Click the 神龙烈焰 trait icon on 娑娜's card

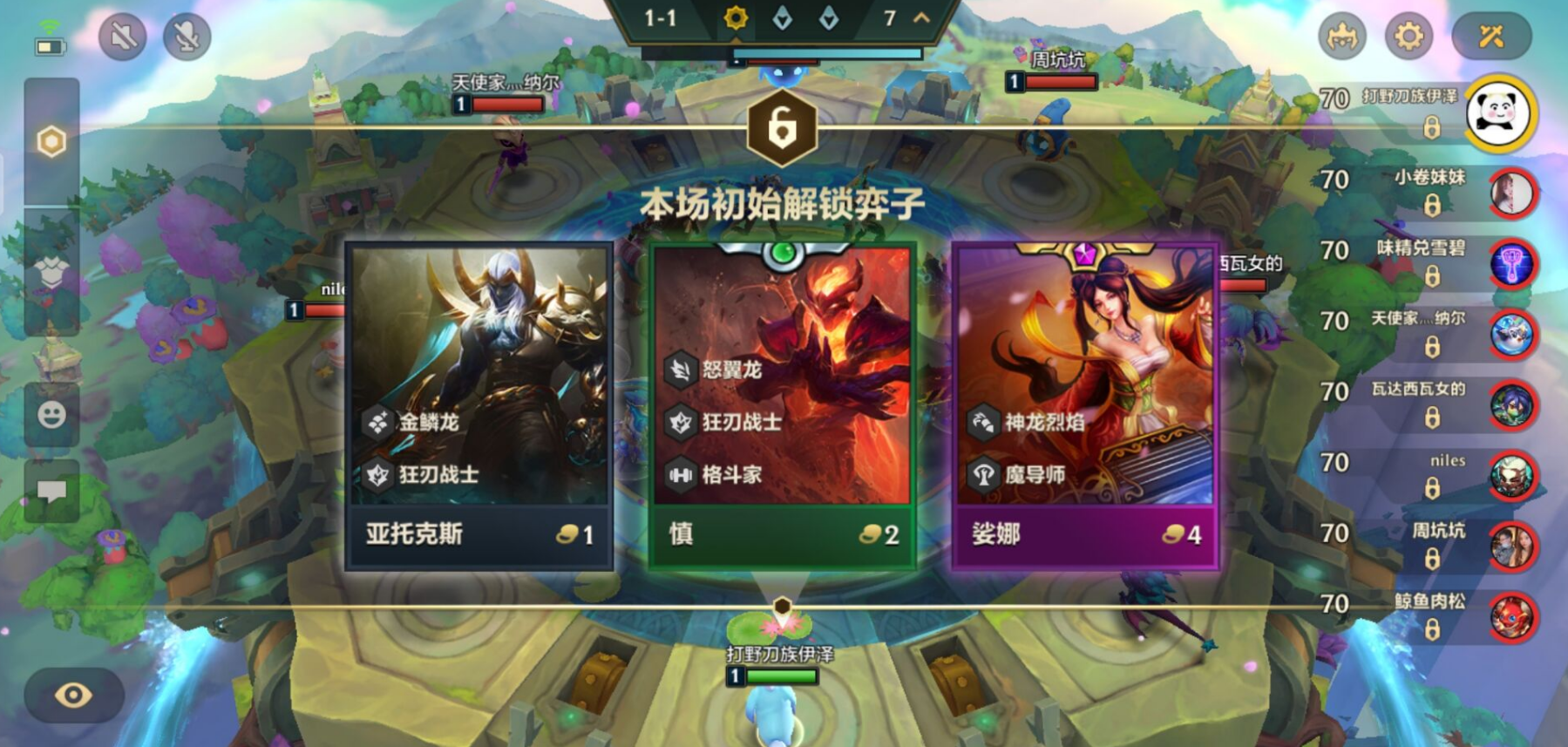[x=983, y=423]
